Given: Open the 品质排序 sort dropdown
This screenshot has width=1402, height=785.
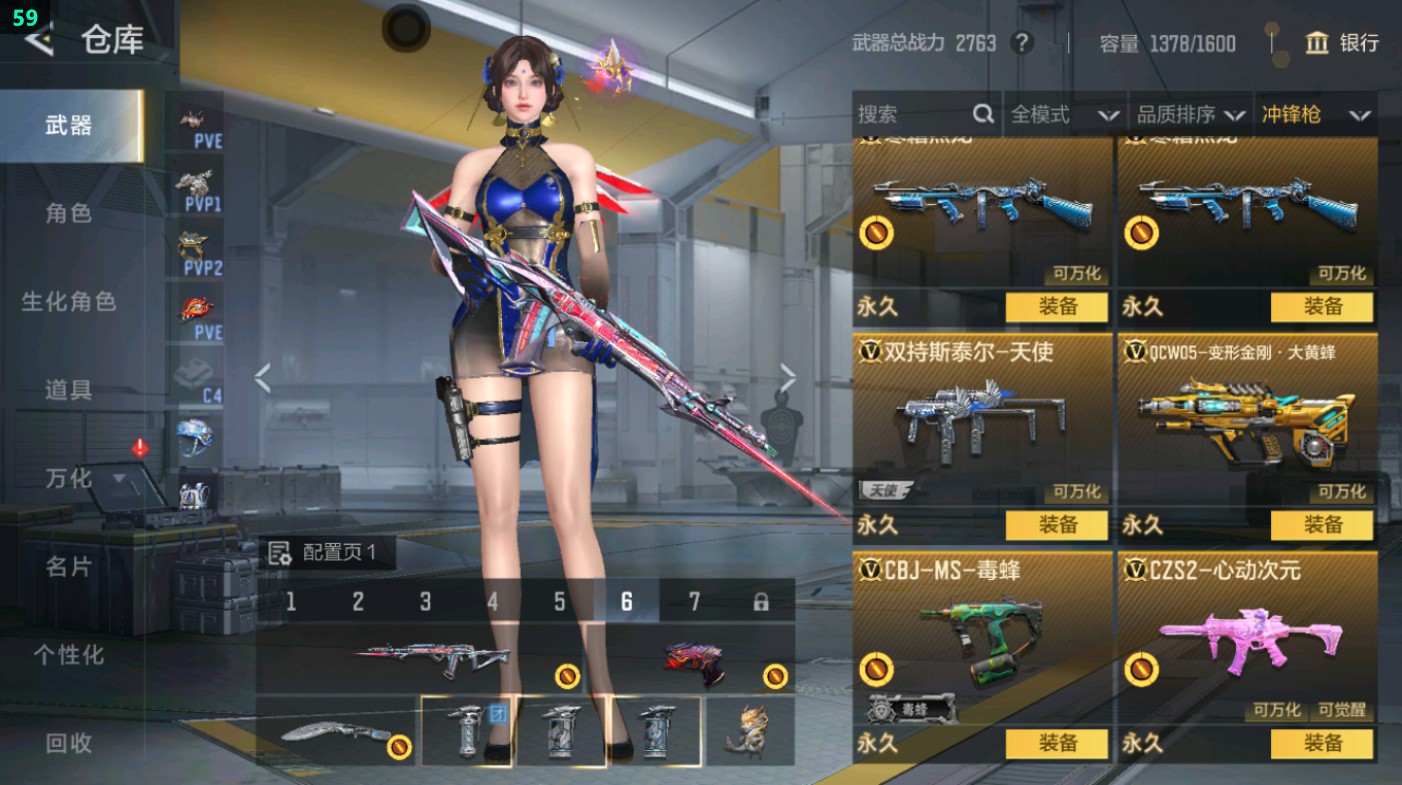Looking at the screenshot, I should (x=1192, y=115).
